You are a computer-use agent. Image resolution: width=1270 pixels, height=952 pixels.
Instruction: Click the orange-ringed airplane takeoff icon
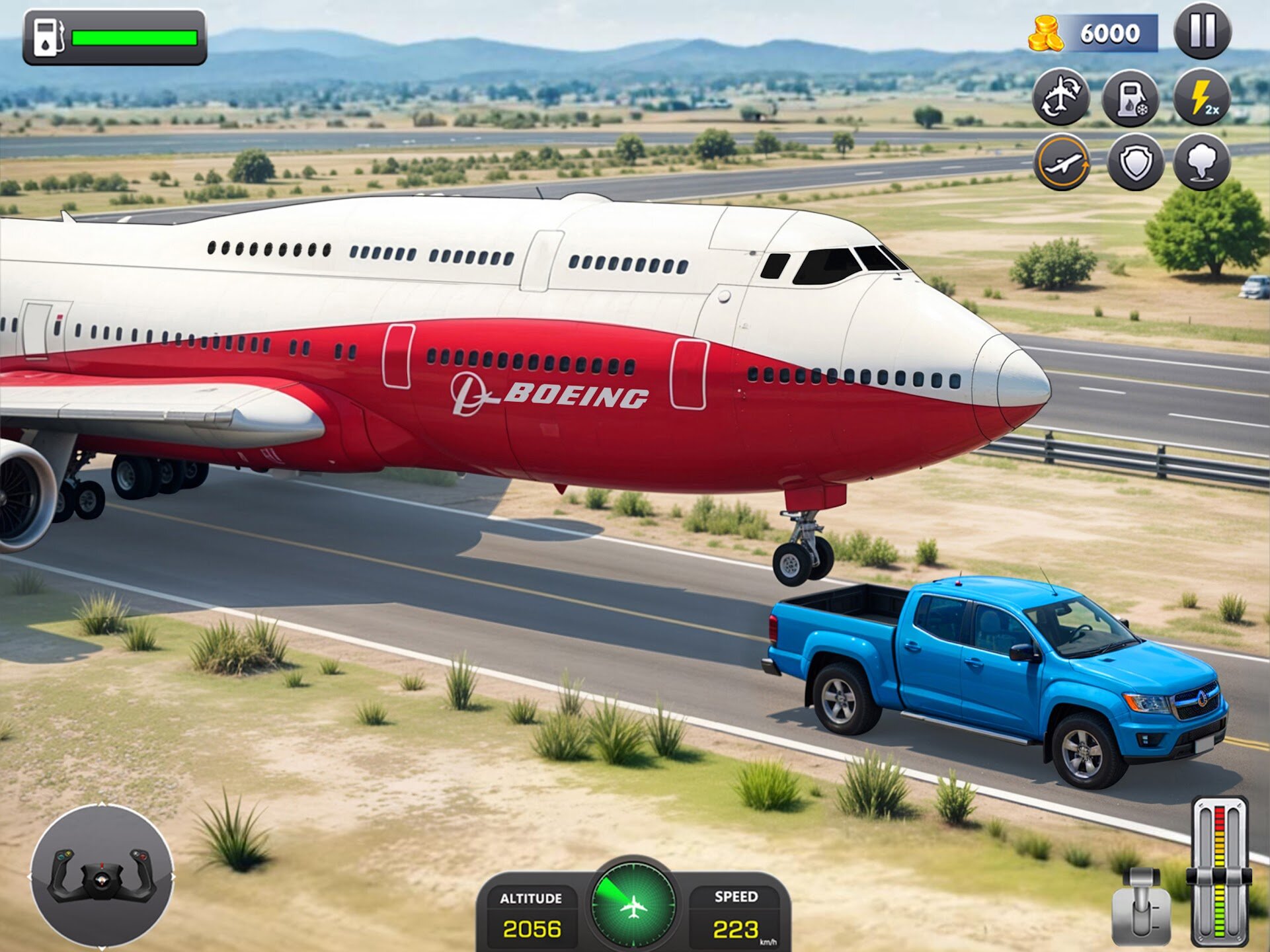(1062, 162)
